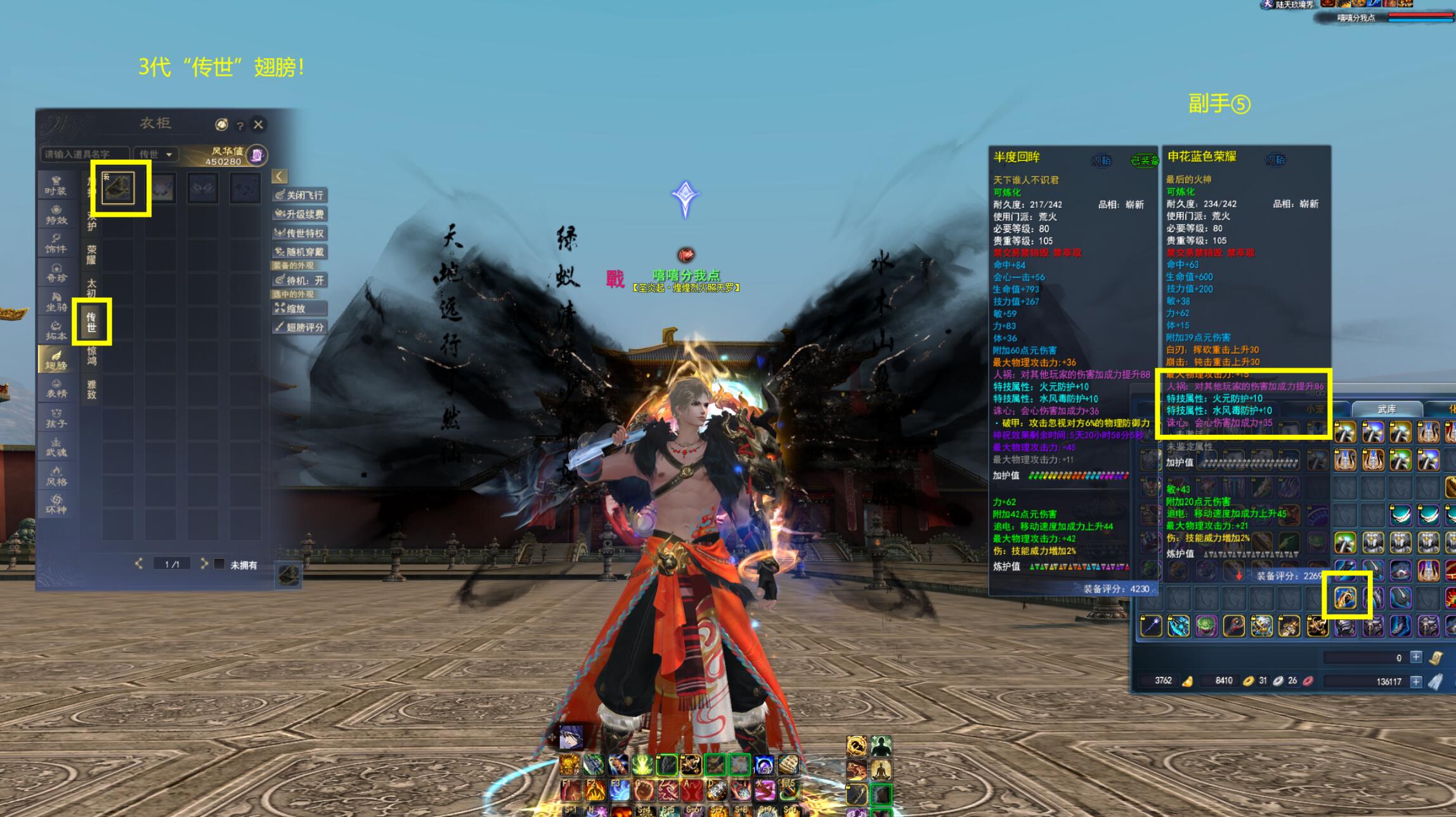Screen dimensions: 1456x817
Task: Switch to the 武库 inventory tab
Action: (1386, 409)
